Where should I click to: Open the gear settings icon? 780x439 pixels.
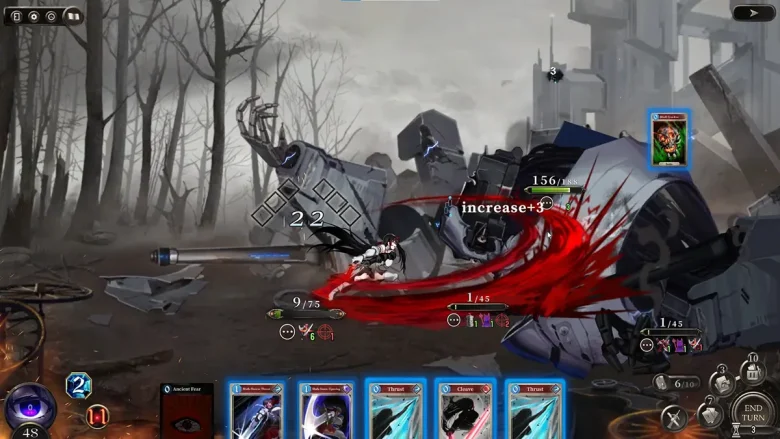click(33, 16)
